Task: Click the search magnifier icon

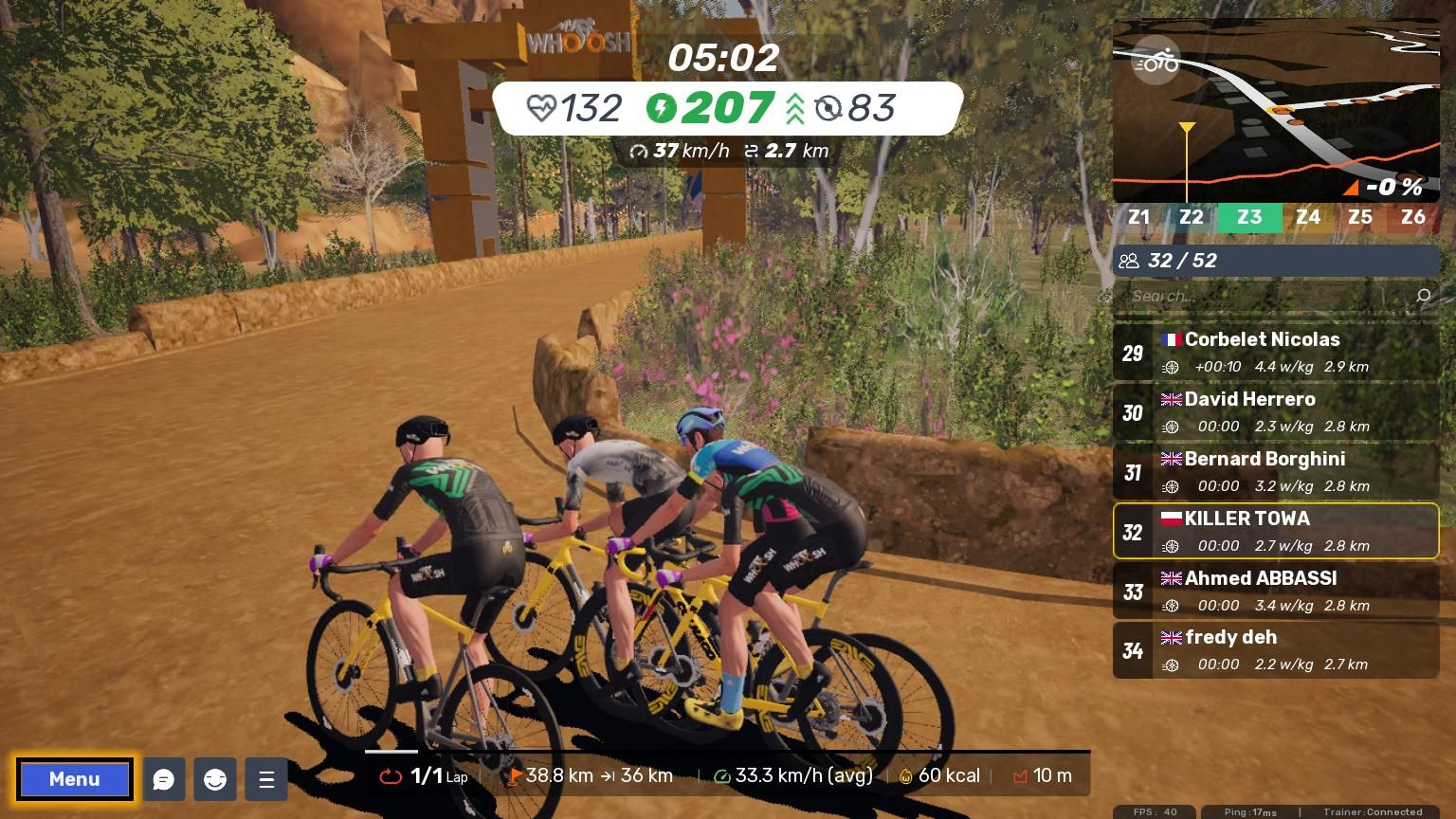Action: pos(1423,297)
